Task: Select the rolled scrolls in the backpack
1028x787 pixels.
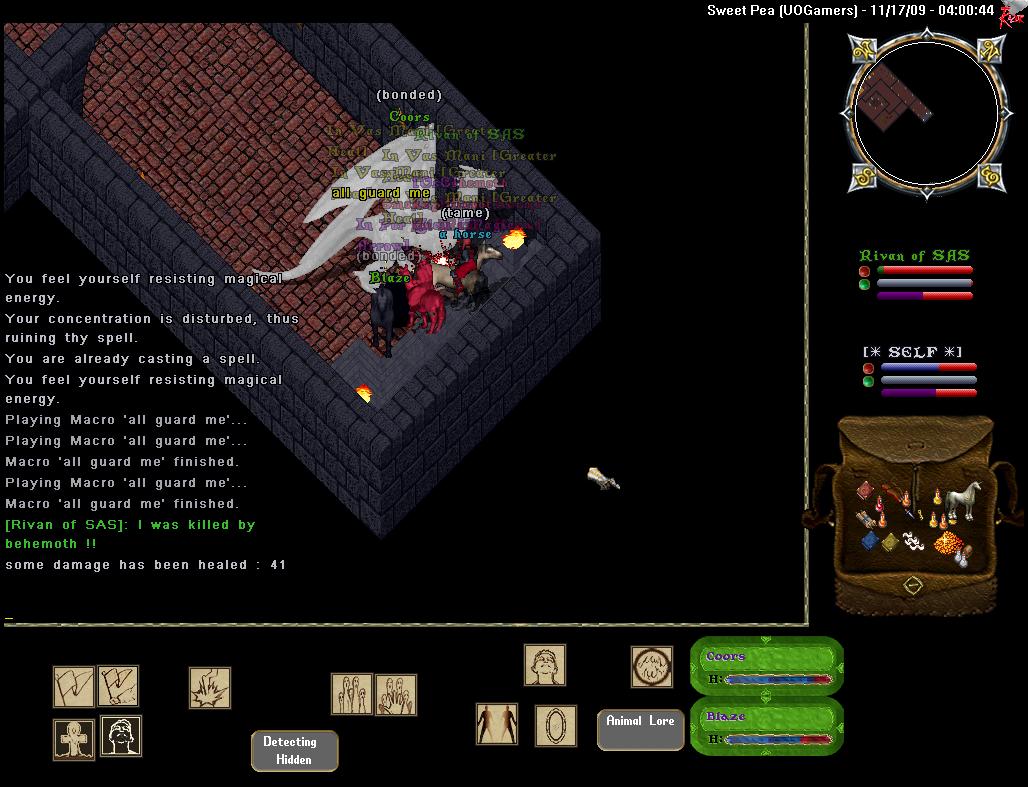Action: point(866,519)
